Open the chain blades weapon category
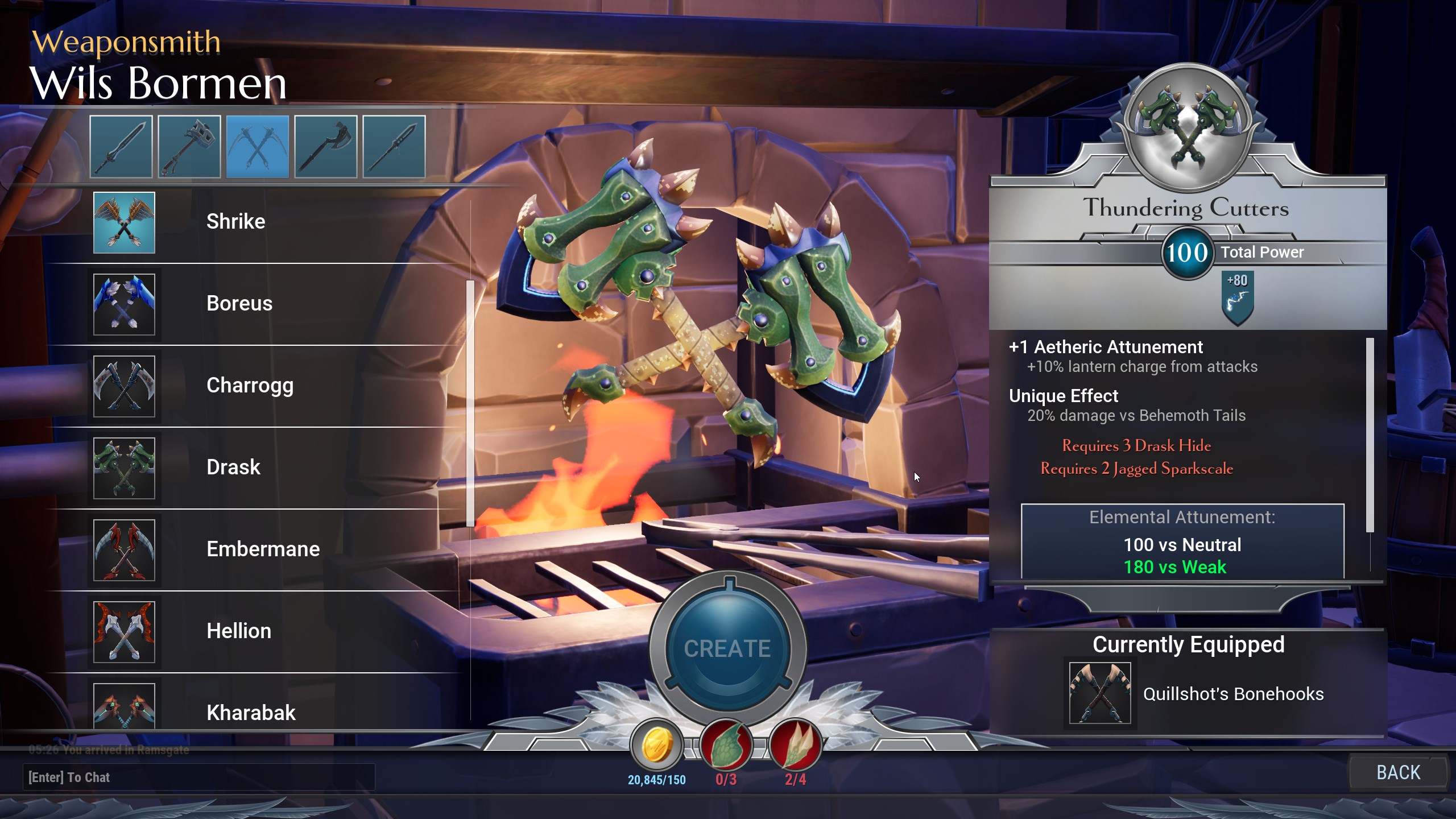 [257, 147]
